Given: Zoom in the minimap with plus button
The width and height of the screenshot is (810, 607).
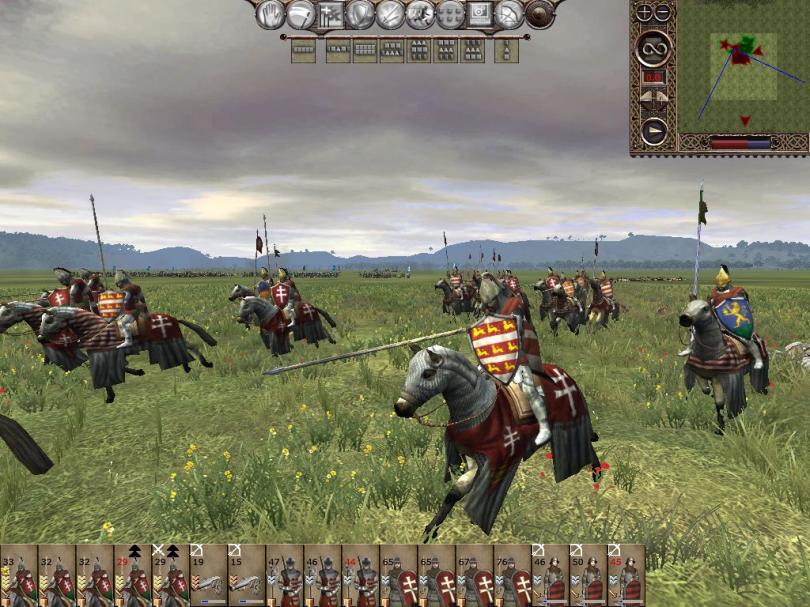Looking at the screenshot, I should tap(644, 13).
